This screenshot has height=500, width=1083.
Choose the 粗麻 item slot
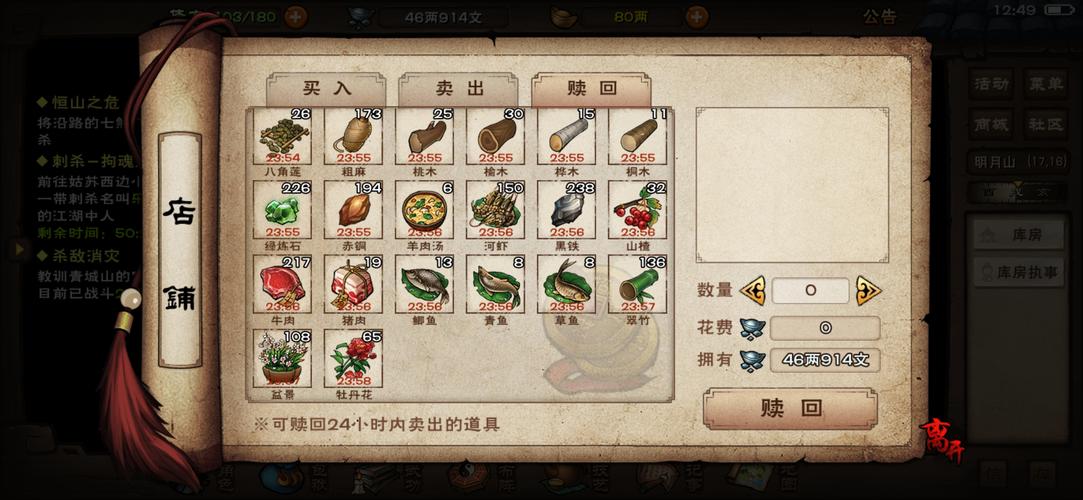click(353, 138)
